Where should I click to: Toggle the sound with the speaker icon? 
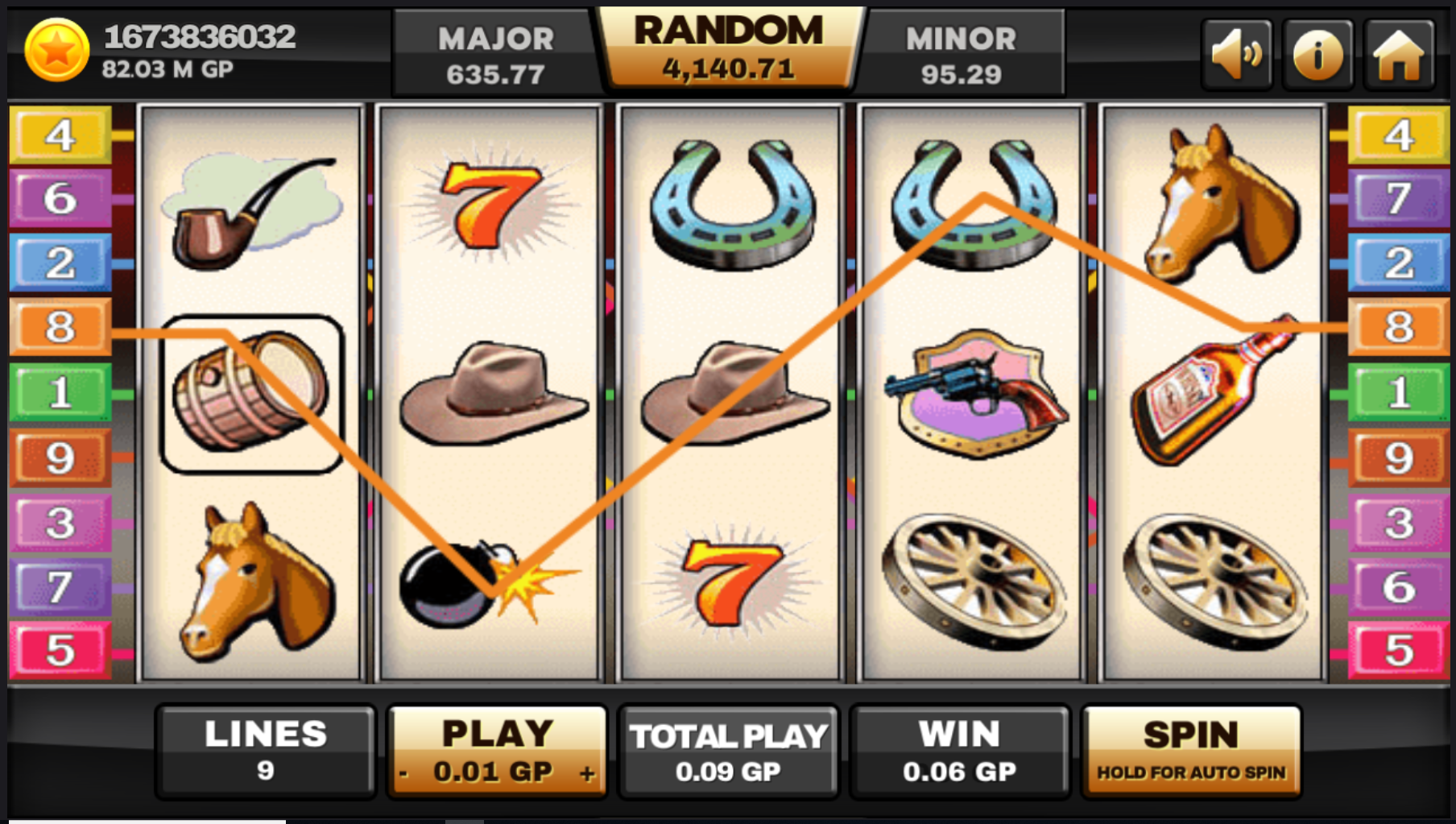(x=1236, y=55)
